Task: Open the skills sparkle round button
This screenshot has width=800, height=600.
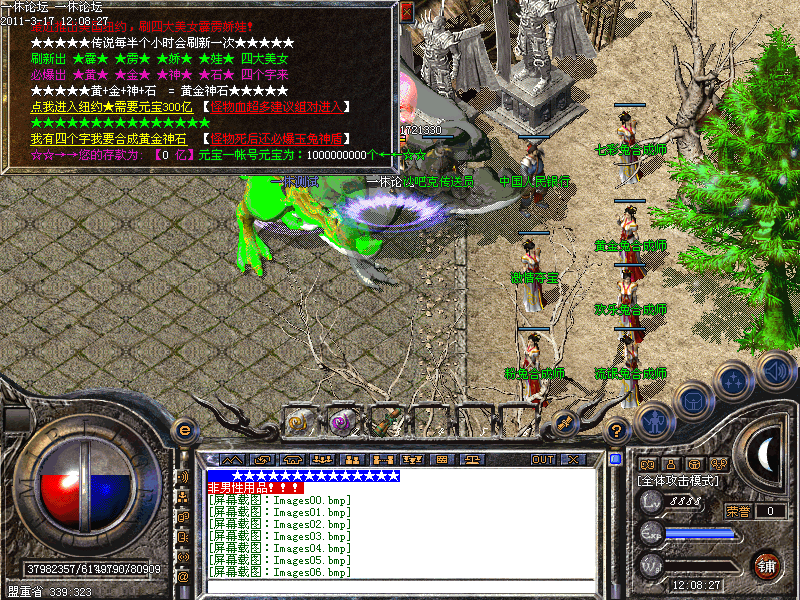Action: click(733, 381)
